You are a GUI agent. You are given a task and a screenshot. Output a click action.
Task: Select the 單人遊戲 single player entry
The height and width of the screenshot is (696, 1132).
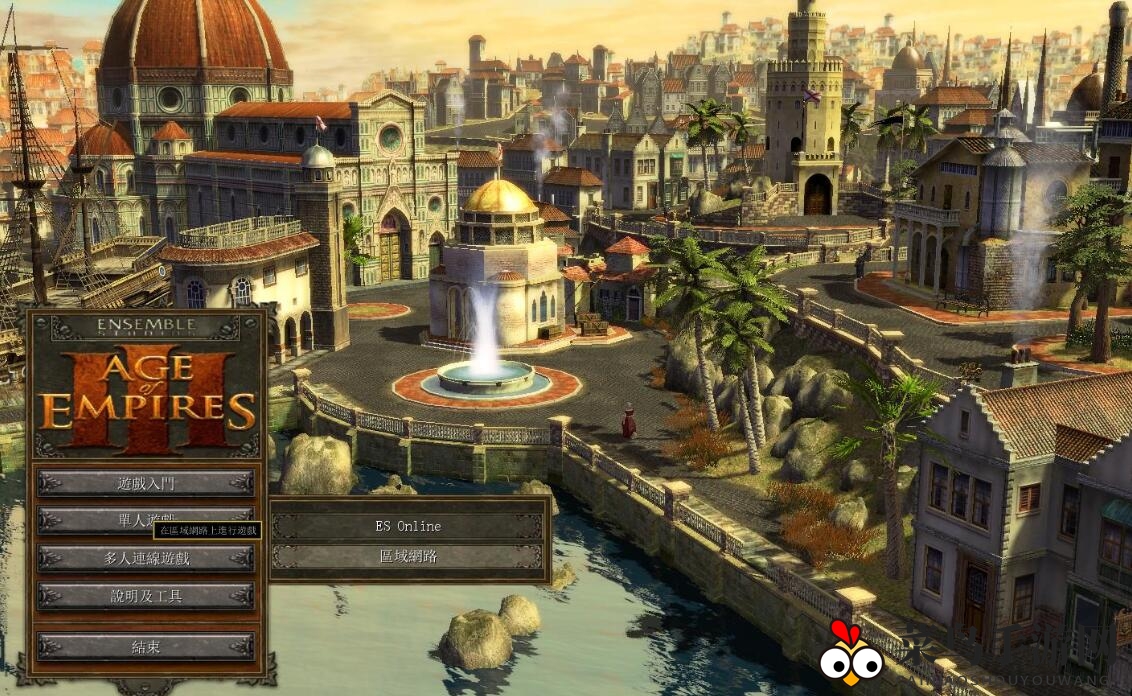coord(100,518)
